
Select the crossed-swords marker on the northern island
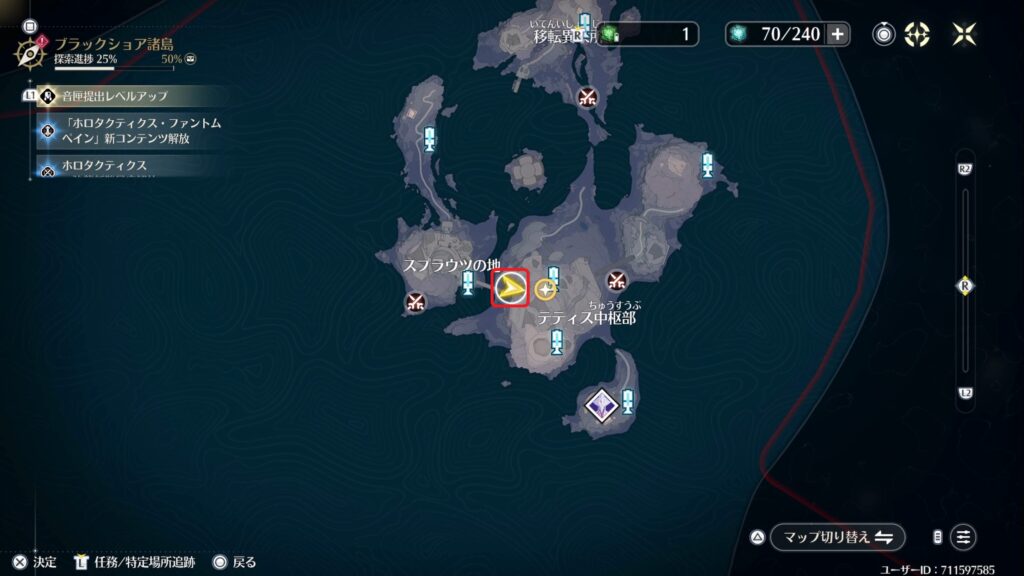(587, 96)
